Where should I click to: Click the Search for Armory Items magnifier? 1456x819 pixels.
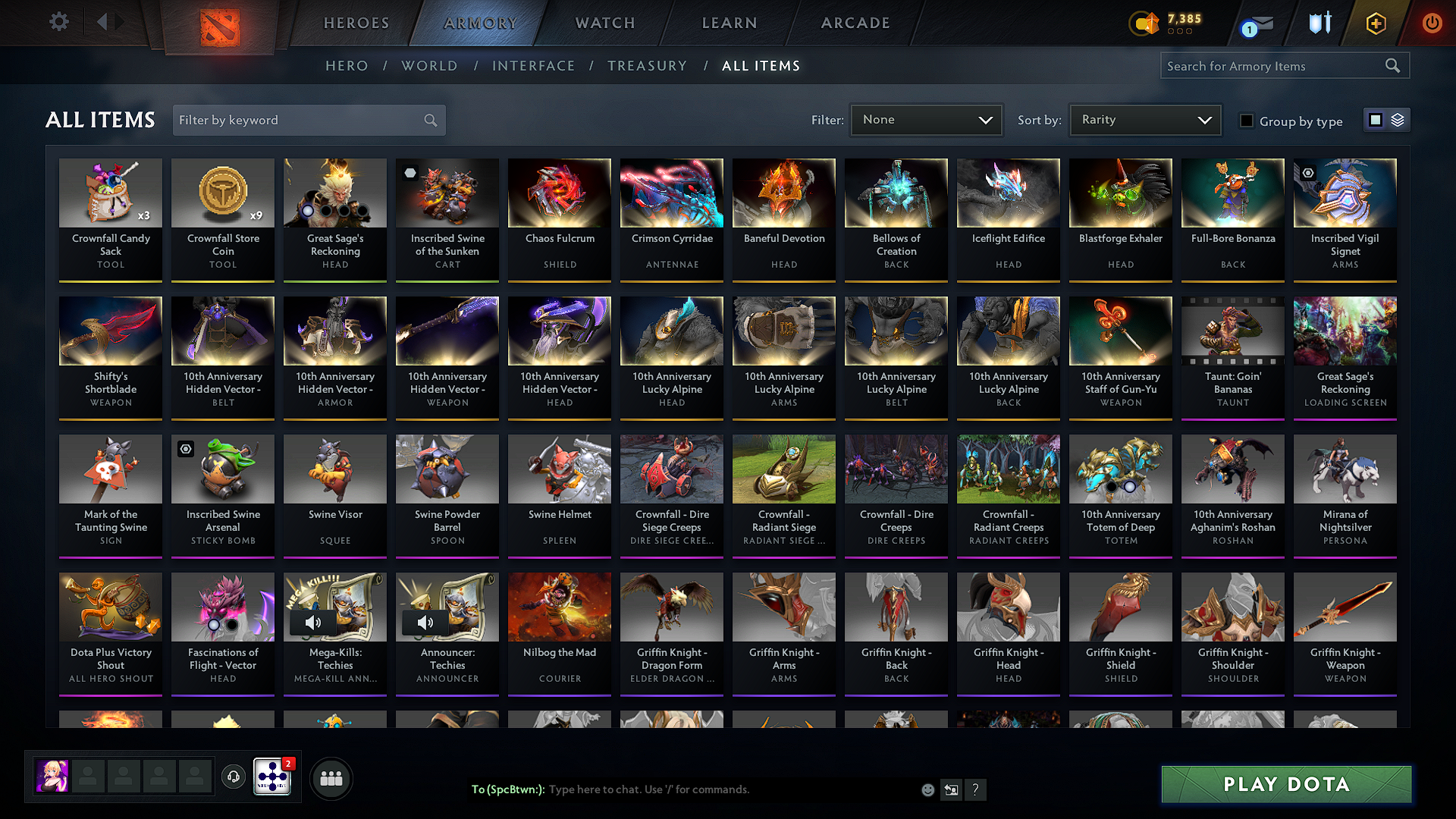[x=1393, y=65]
